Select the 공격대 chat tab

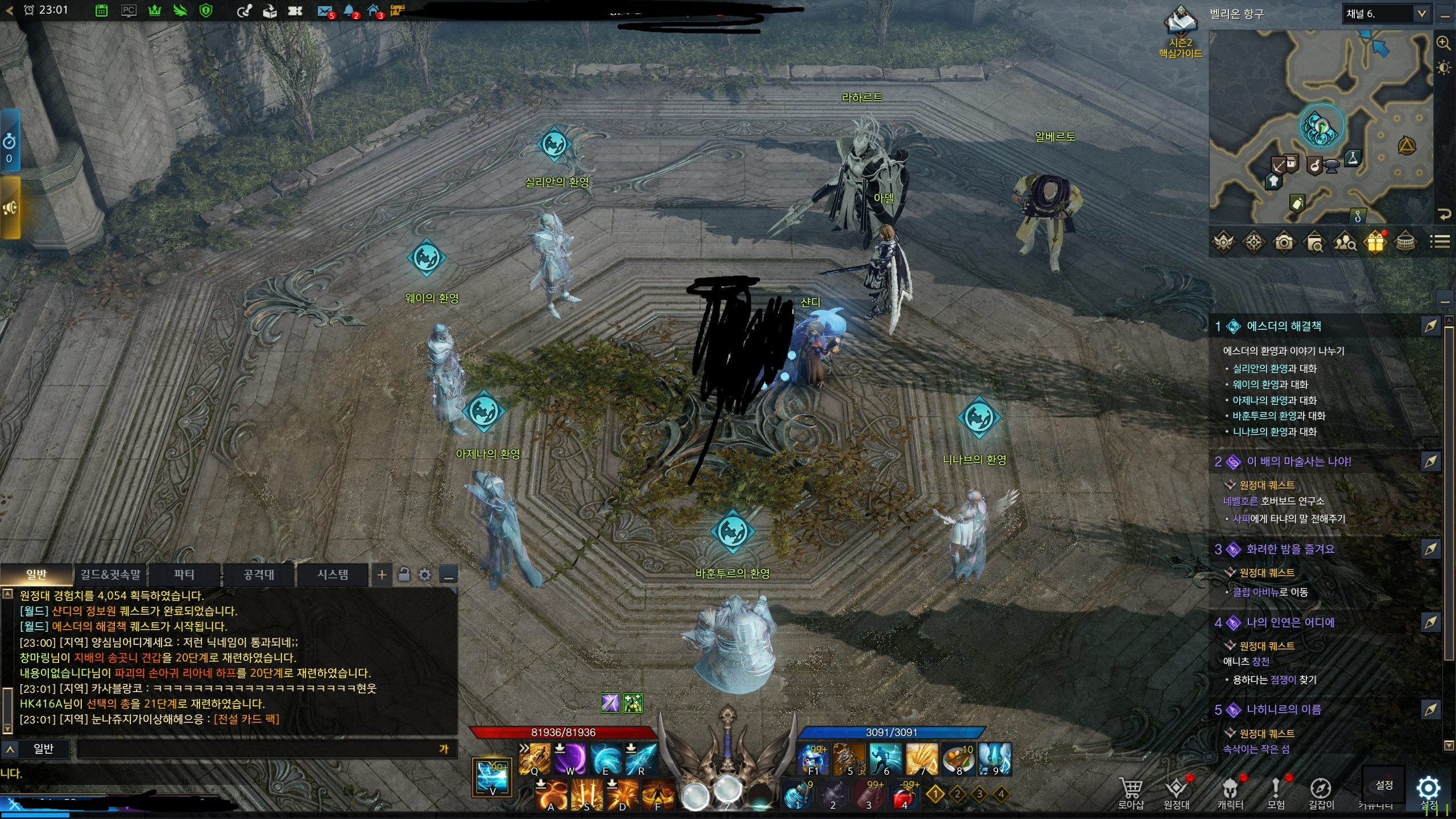[x=259, y=574]
